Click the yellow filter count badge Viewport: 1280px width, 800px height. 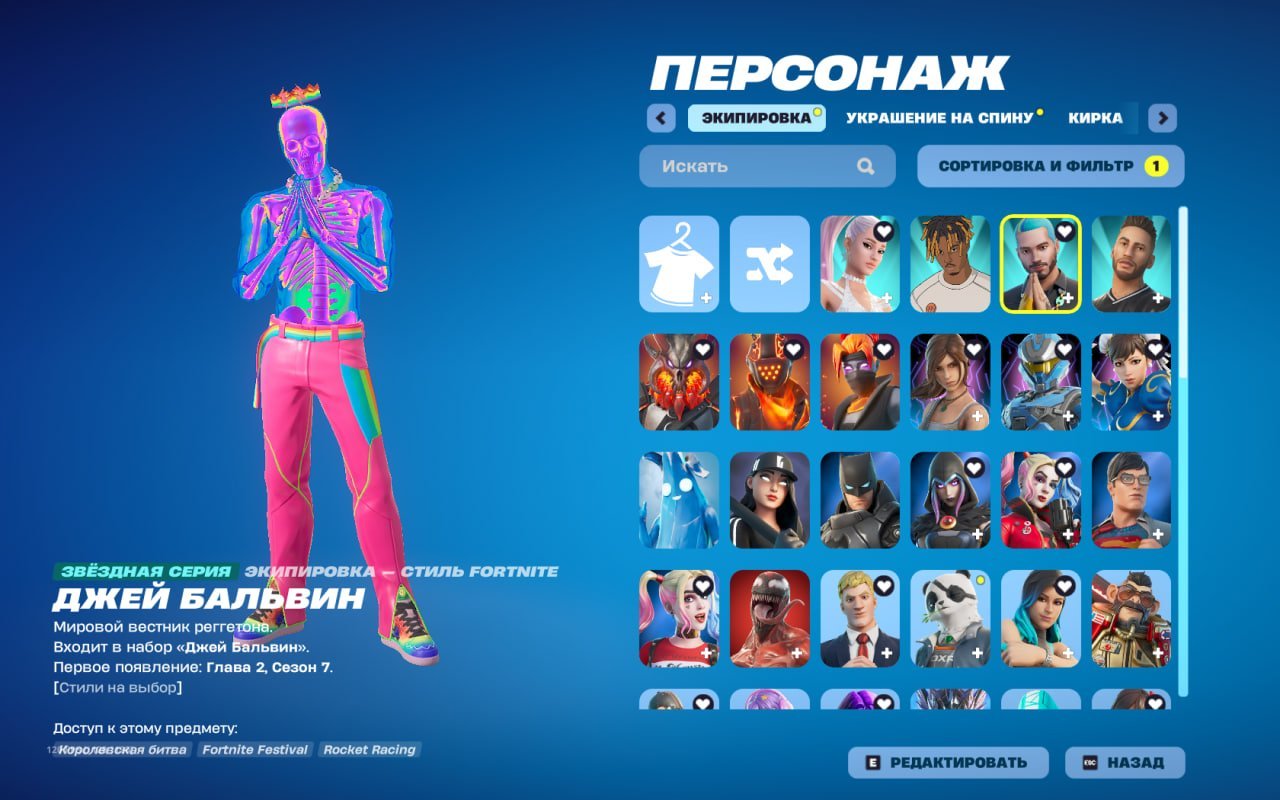[1158, 166]
